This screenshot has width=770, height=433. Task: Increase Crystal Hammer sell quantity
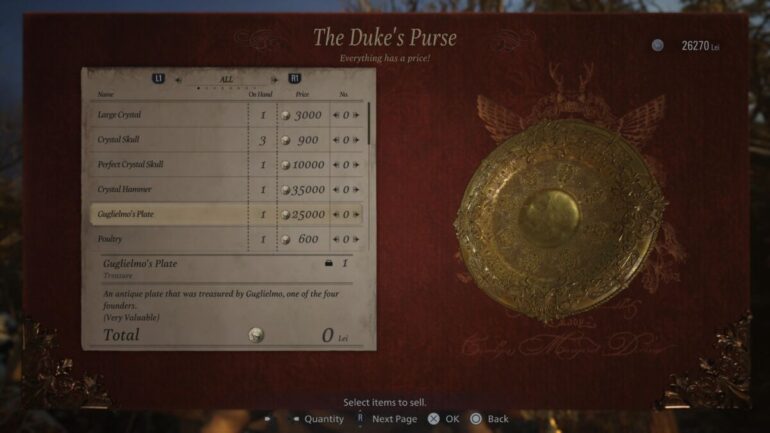pos(356,190)
